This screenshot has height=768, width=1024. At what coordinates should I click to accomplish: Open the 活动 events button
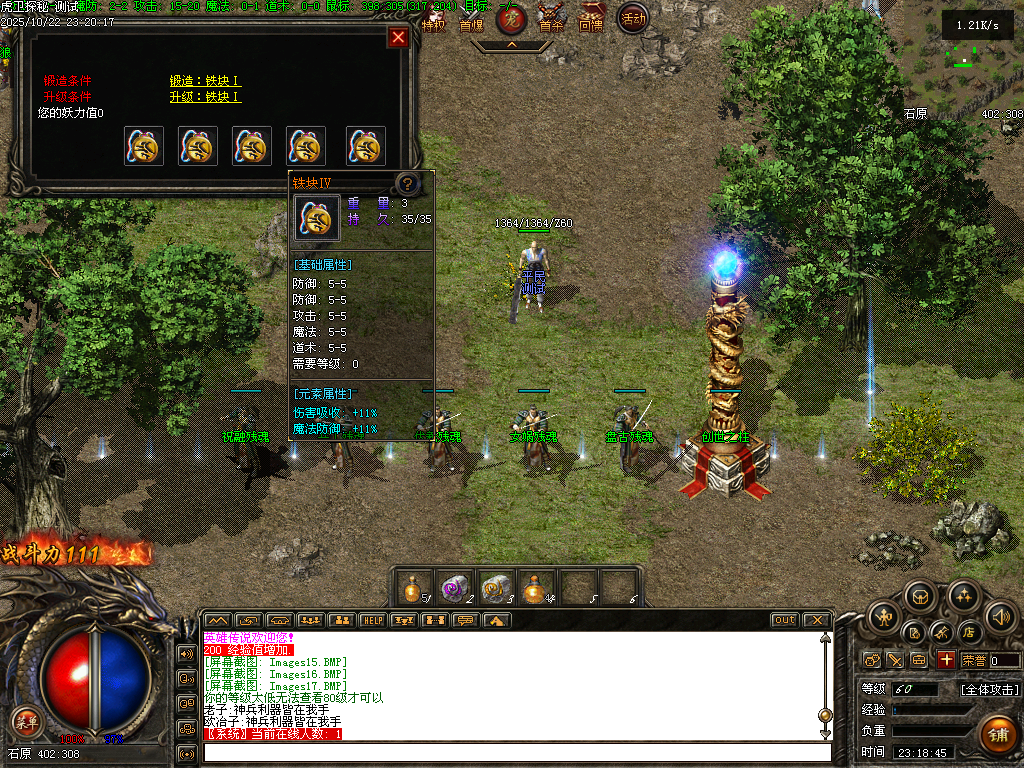632,17
